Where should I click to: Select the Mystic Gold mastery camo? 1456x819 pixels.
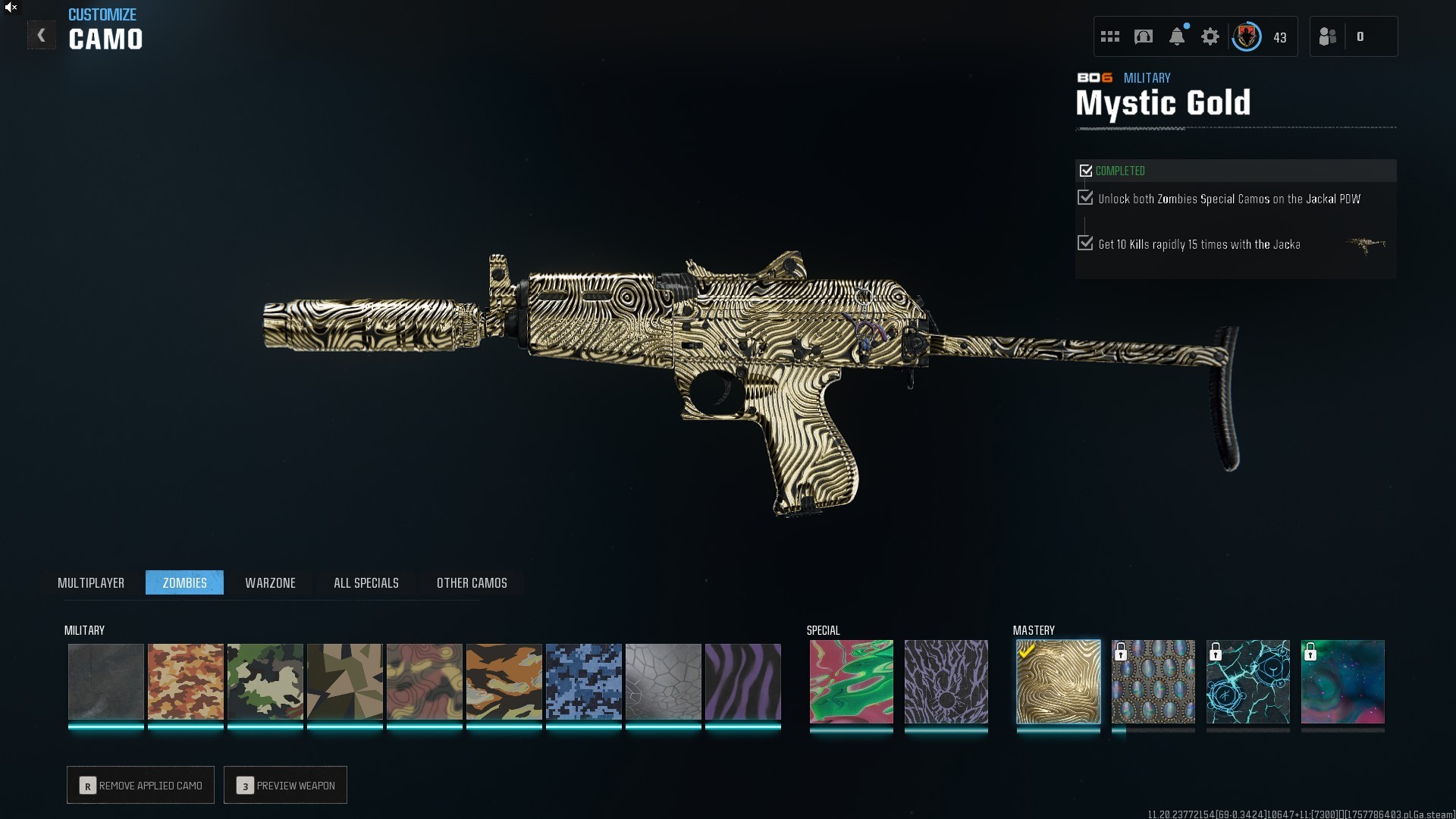[x=1058, y=681]
